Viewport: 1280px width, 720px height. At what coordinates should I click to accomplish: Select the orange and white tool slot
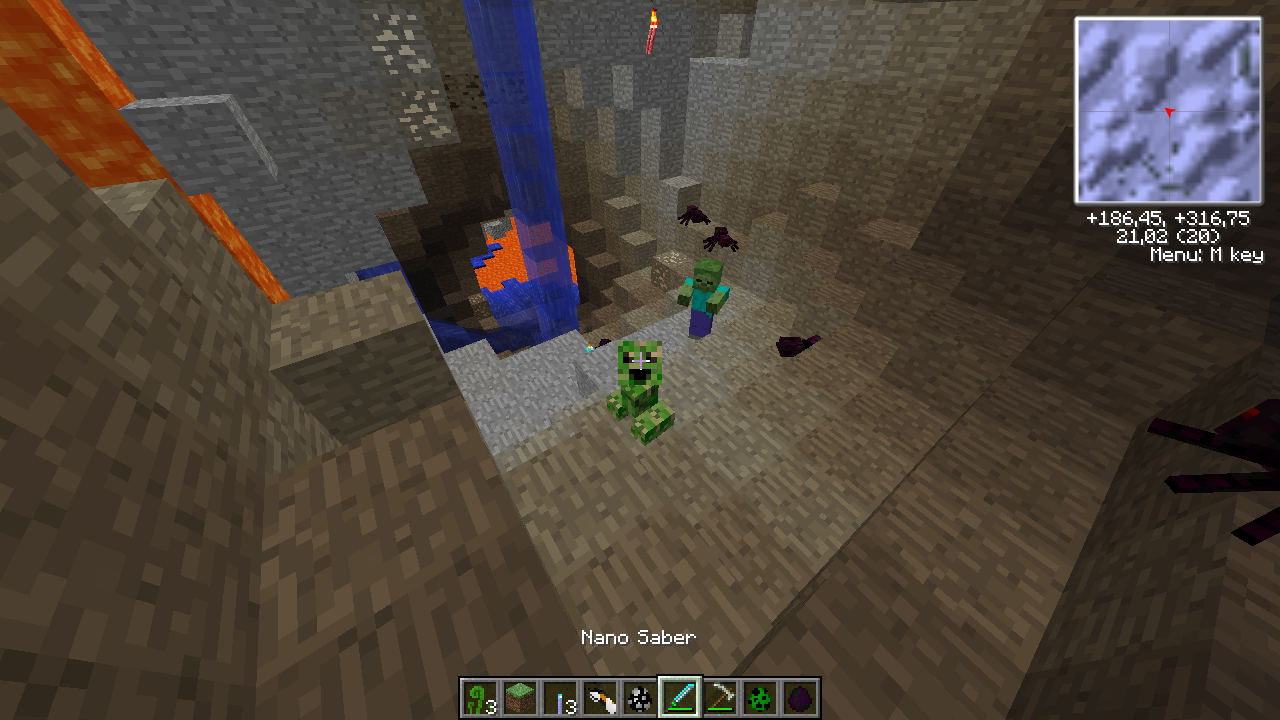click(x=600, y=698)
